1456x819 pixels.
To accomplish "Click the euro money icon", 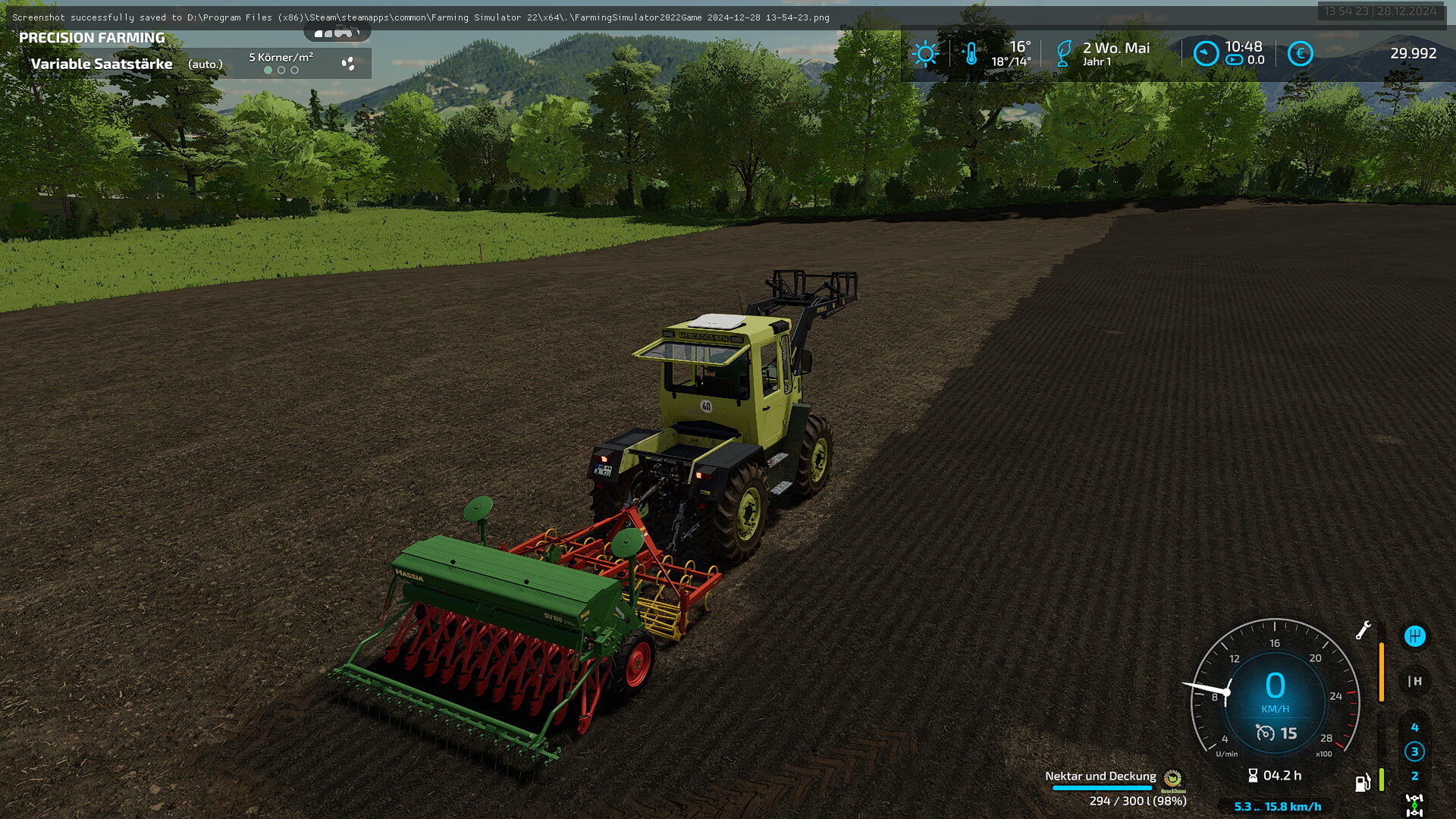I will point(1300,54).
